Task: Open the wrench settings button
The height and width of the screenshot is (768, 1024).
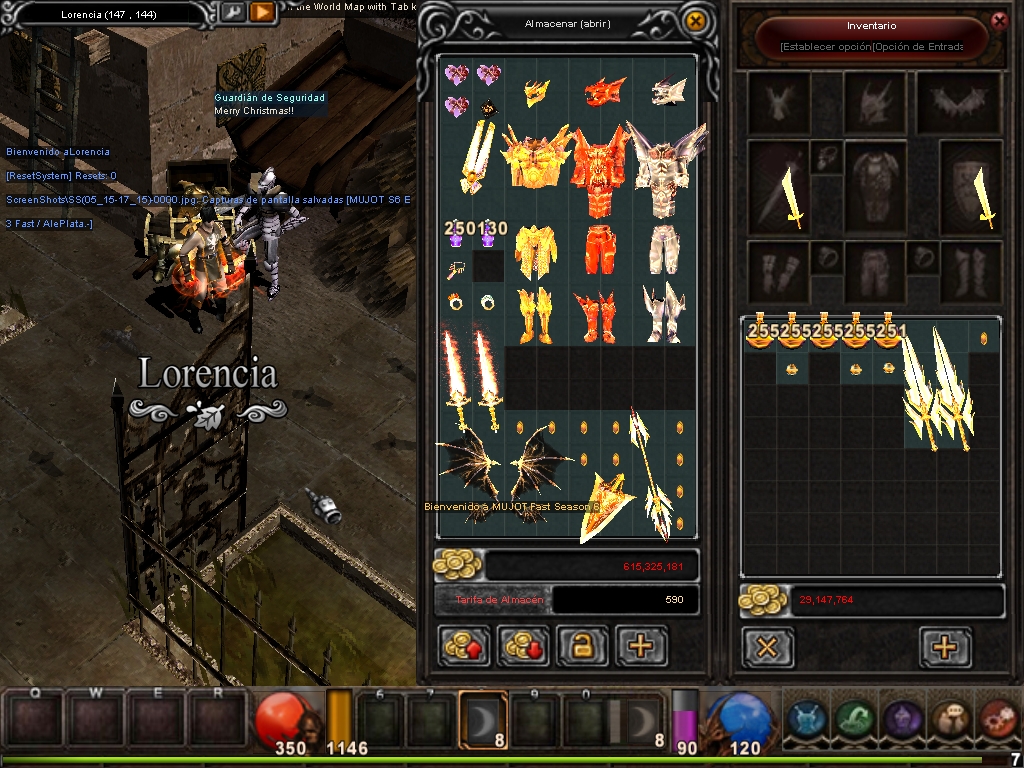Action: point(232,13)
